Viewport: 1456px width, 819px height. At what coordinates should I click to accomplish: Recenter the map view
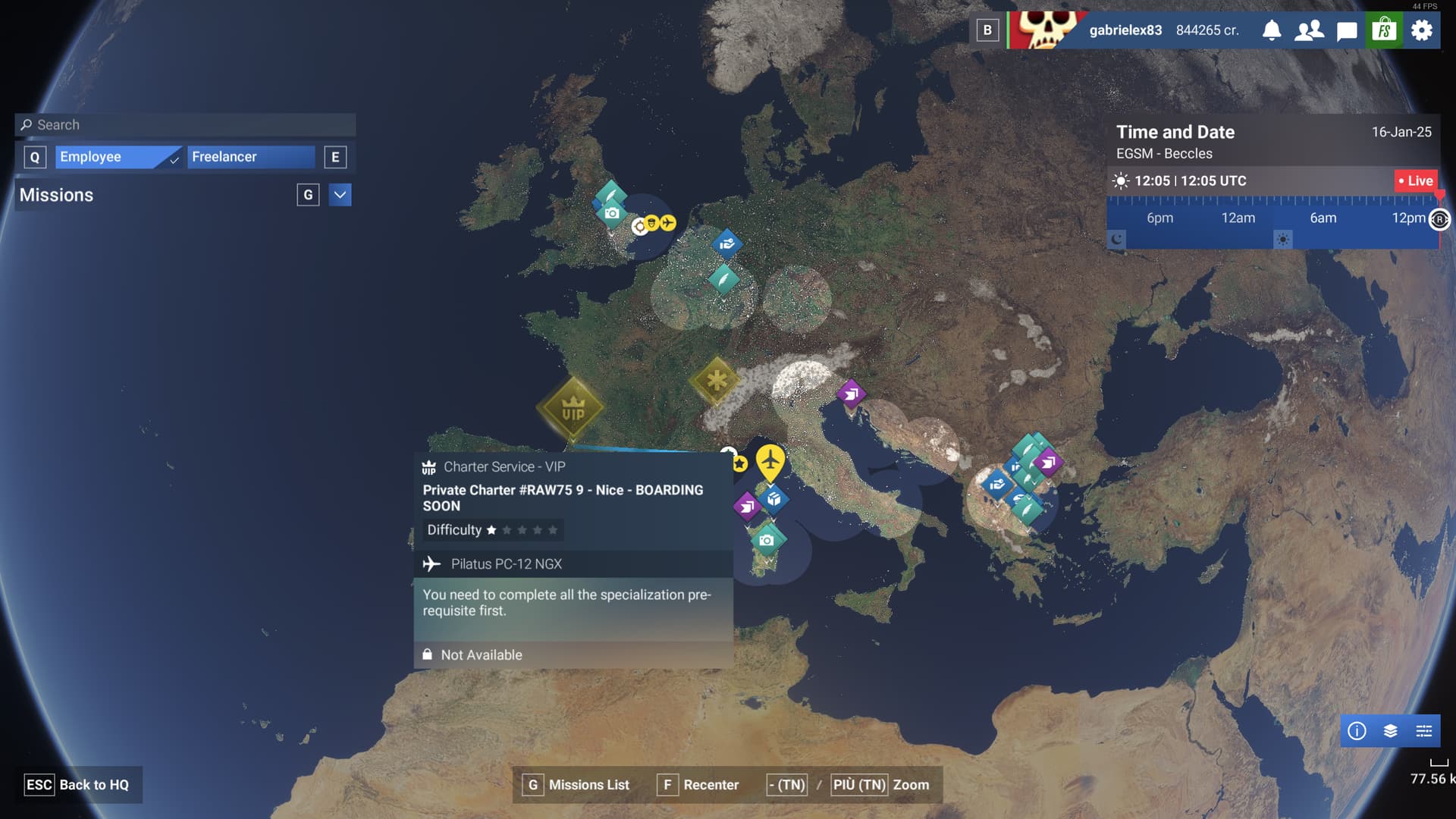(x=698, y=785)
